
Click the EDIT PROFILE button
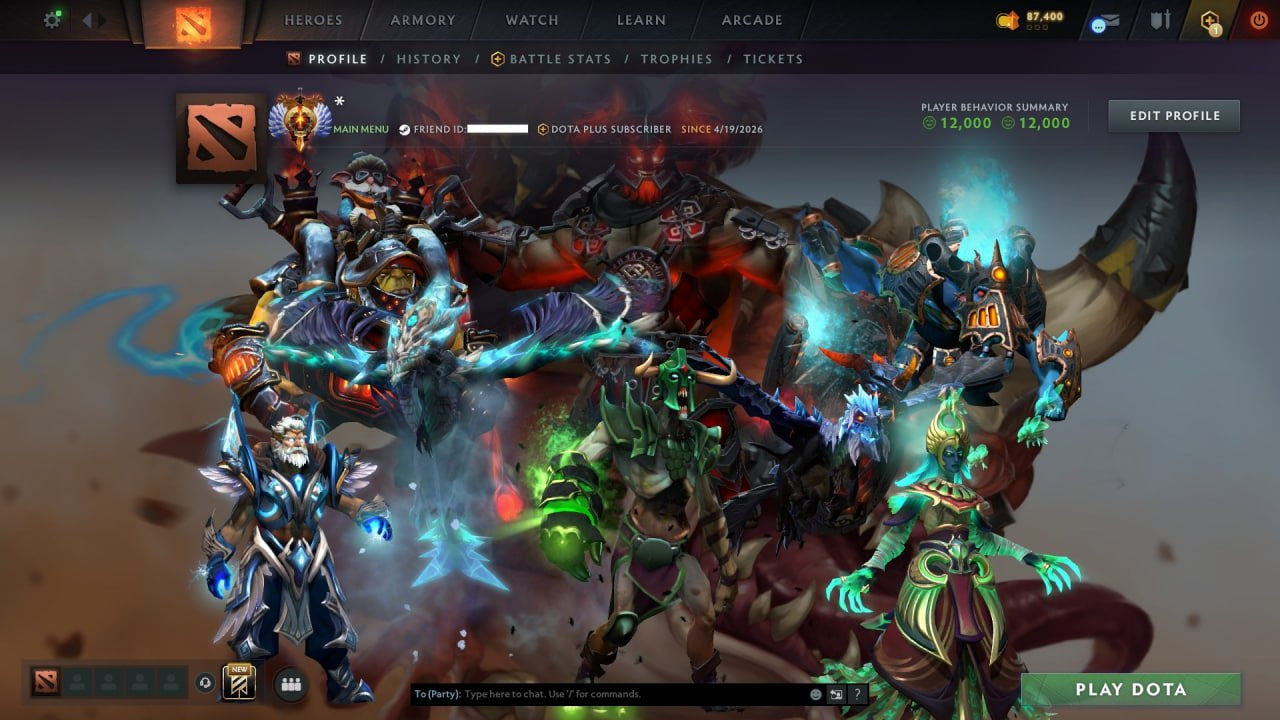tap(1173, 115)
